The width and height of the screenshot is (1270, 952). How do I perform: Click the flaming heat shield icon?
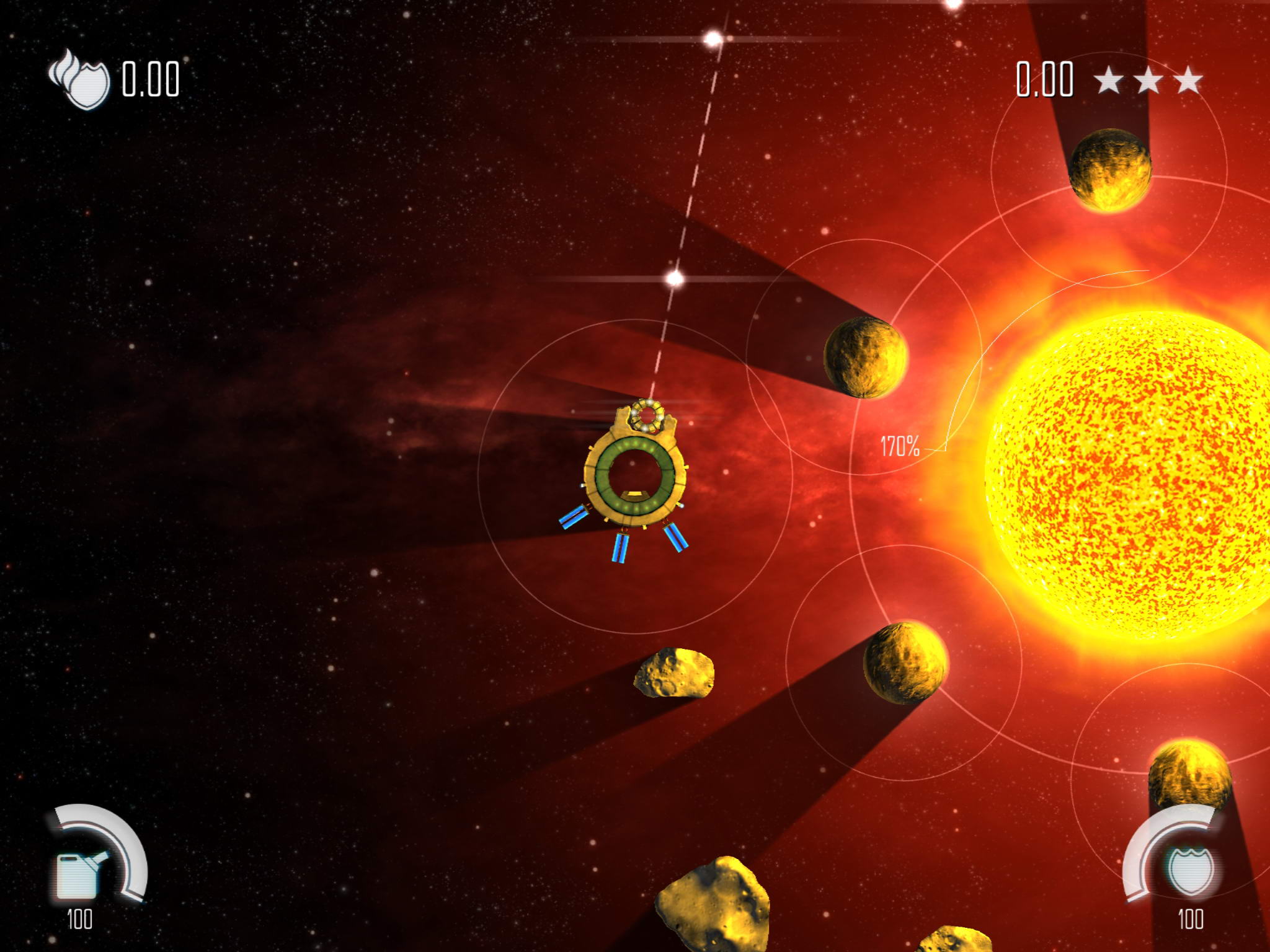click(x=80, y=79)
